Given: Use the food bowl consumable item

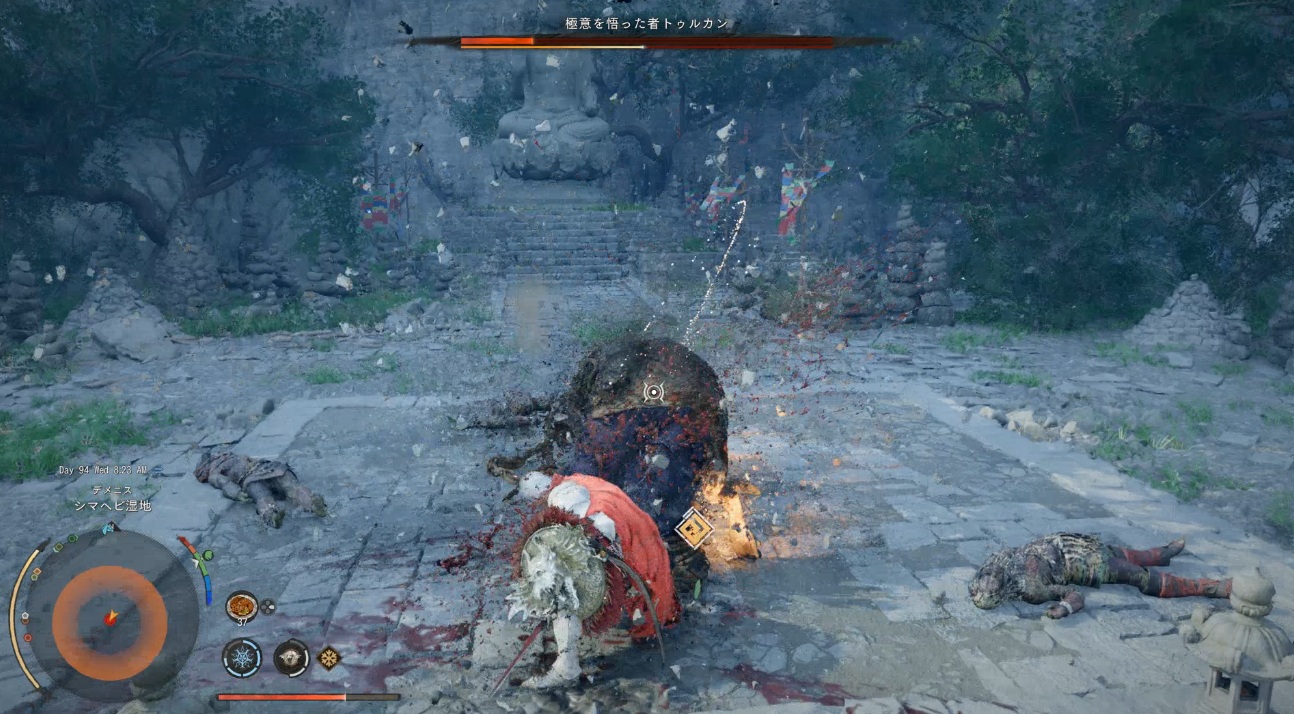Looking at the screenshot, I should [241, 607].
